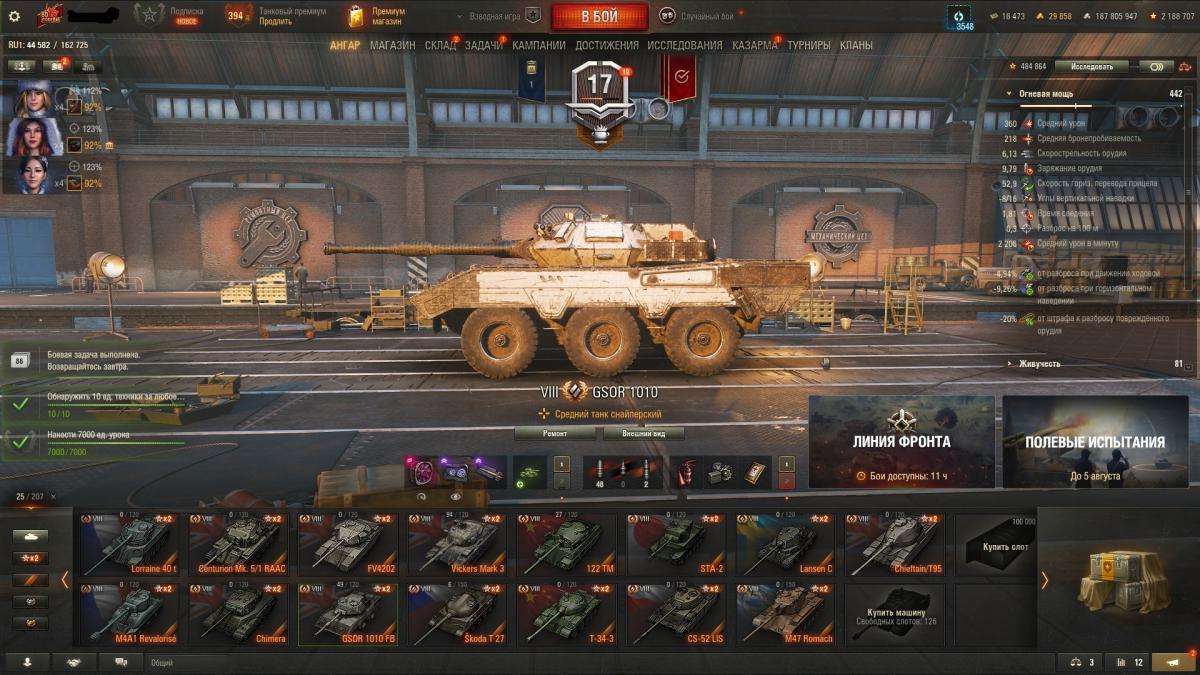Switch to the СКЛАД tab

click(x=440, y=45)
